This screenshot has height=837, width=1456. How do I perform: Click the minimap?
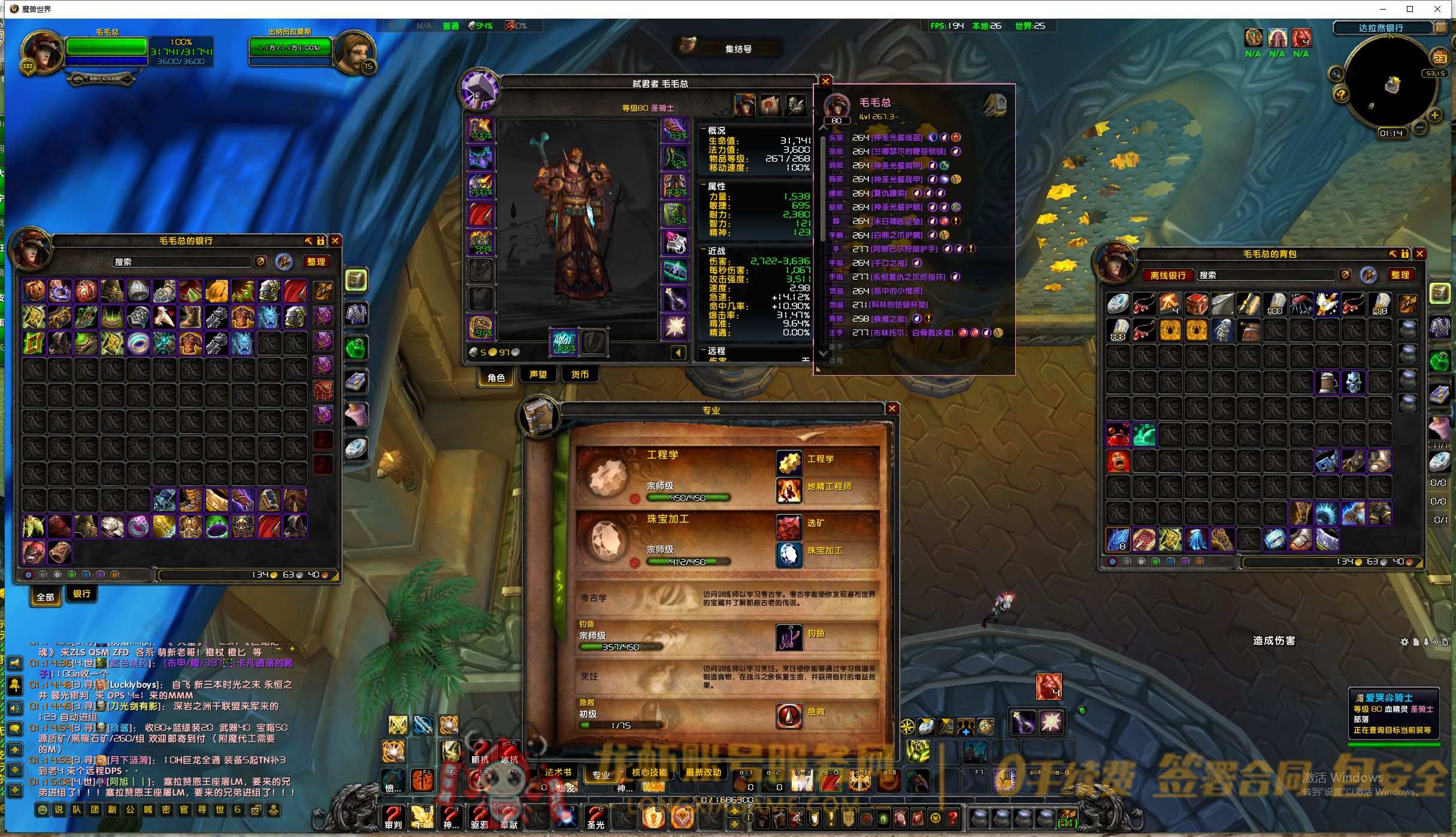coord(1390,84)
